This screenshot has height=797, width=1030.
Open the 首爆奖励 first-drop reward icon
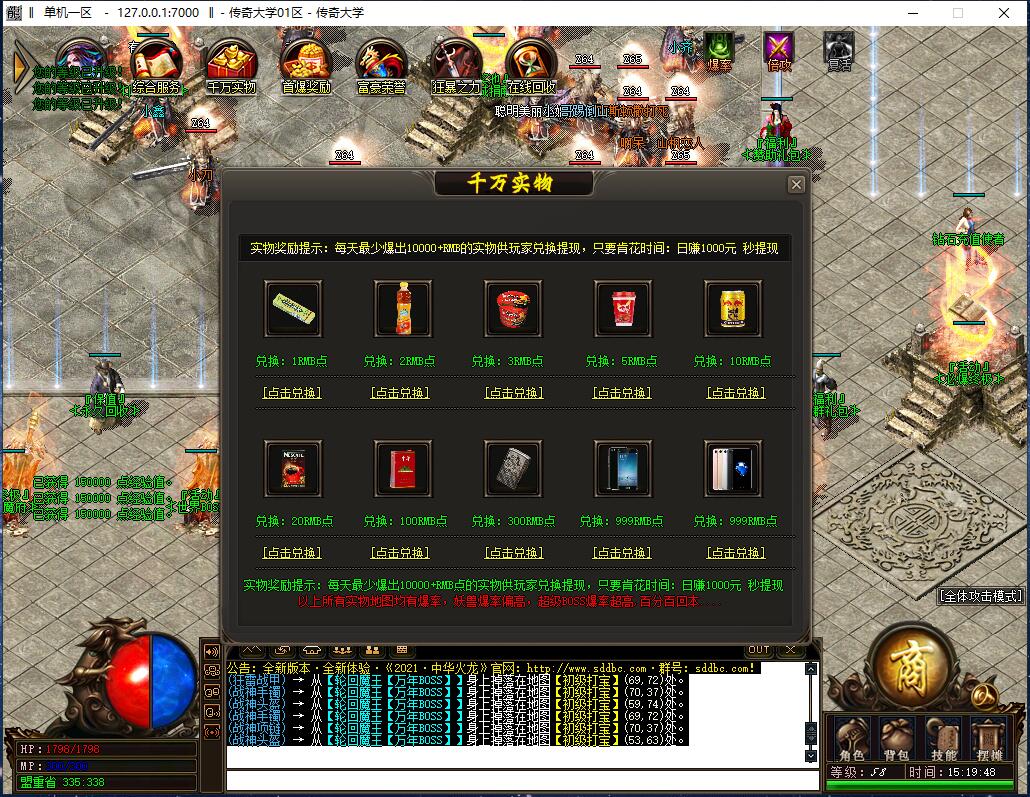point(305,66)
